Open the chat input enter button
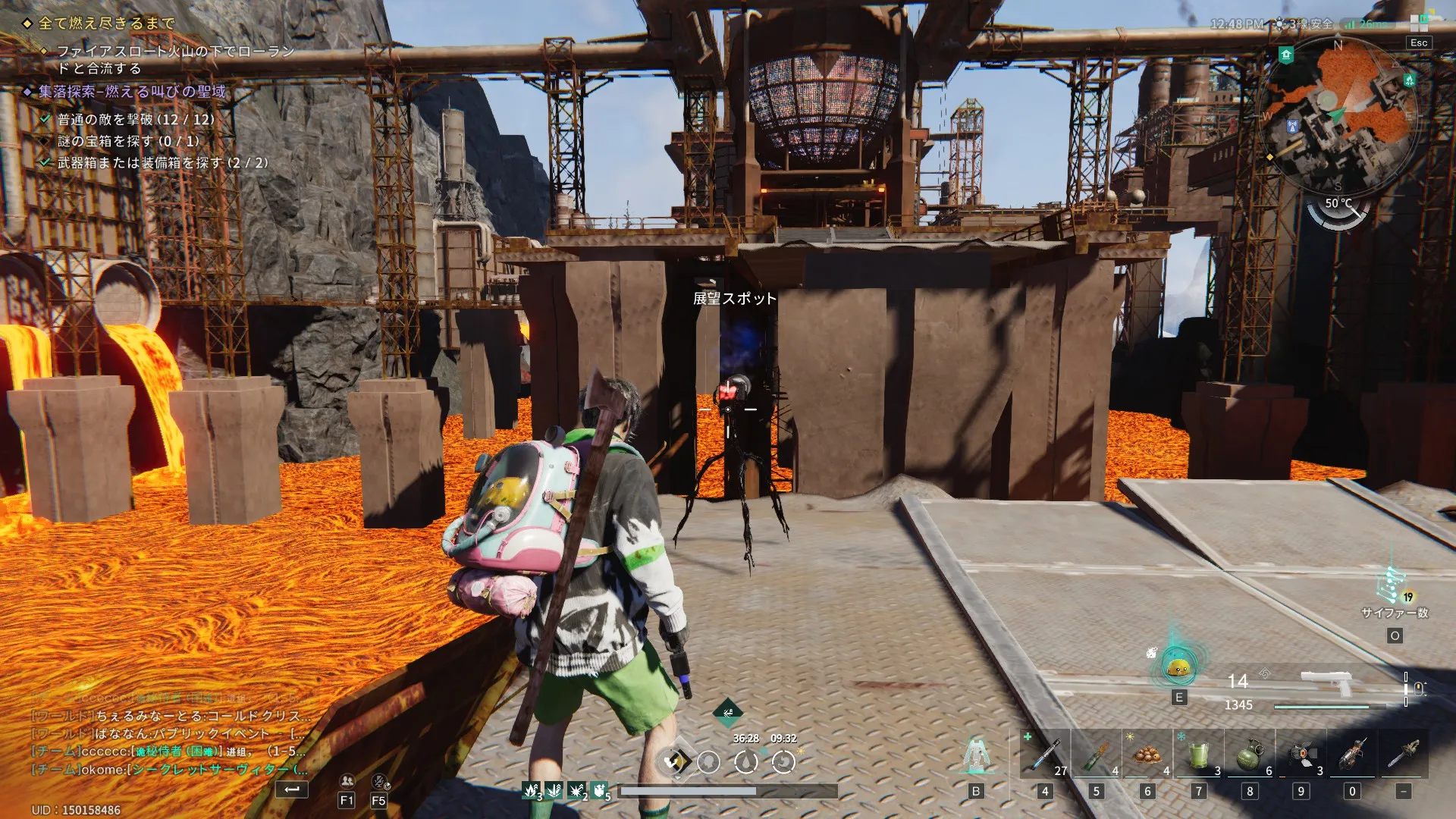Image resolution: width=1456 pixels, height=819 pixels. click(292, 789)
